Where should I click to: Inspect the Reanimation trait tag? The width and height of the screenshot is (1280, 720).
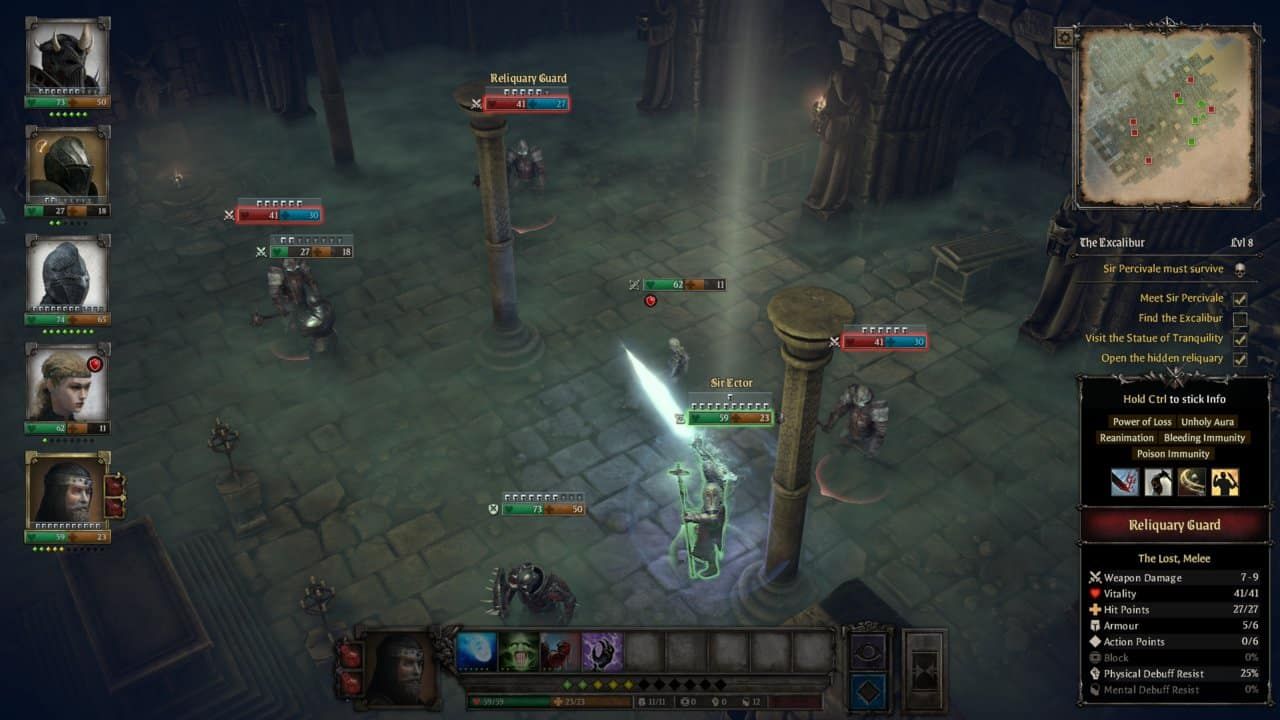tap(1126, 438)
